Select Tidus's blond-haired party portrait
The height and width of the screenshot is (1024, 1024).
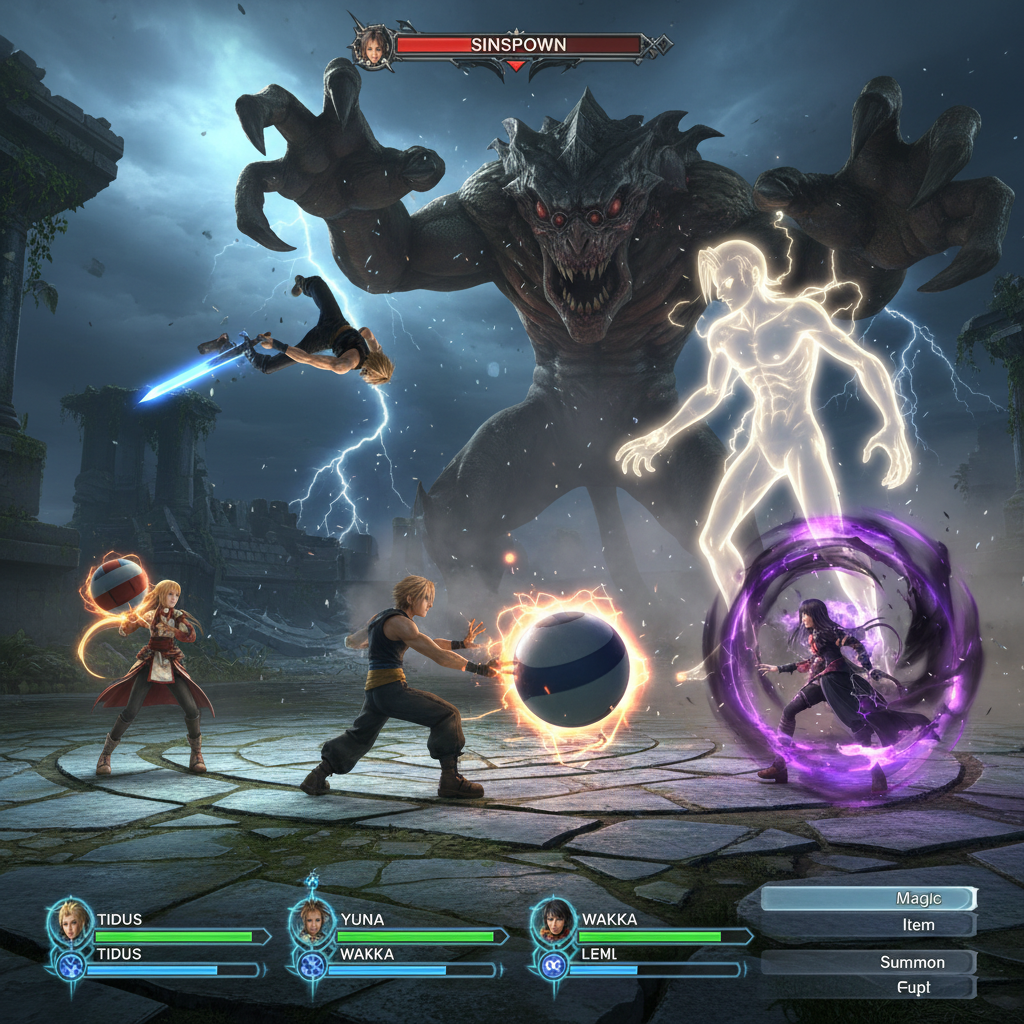click(x=71, y=920)
